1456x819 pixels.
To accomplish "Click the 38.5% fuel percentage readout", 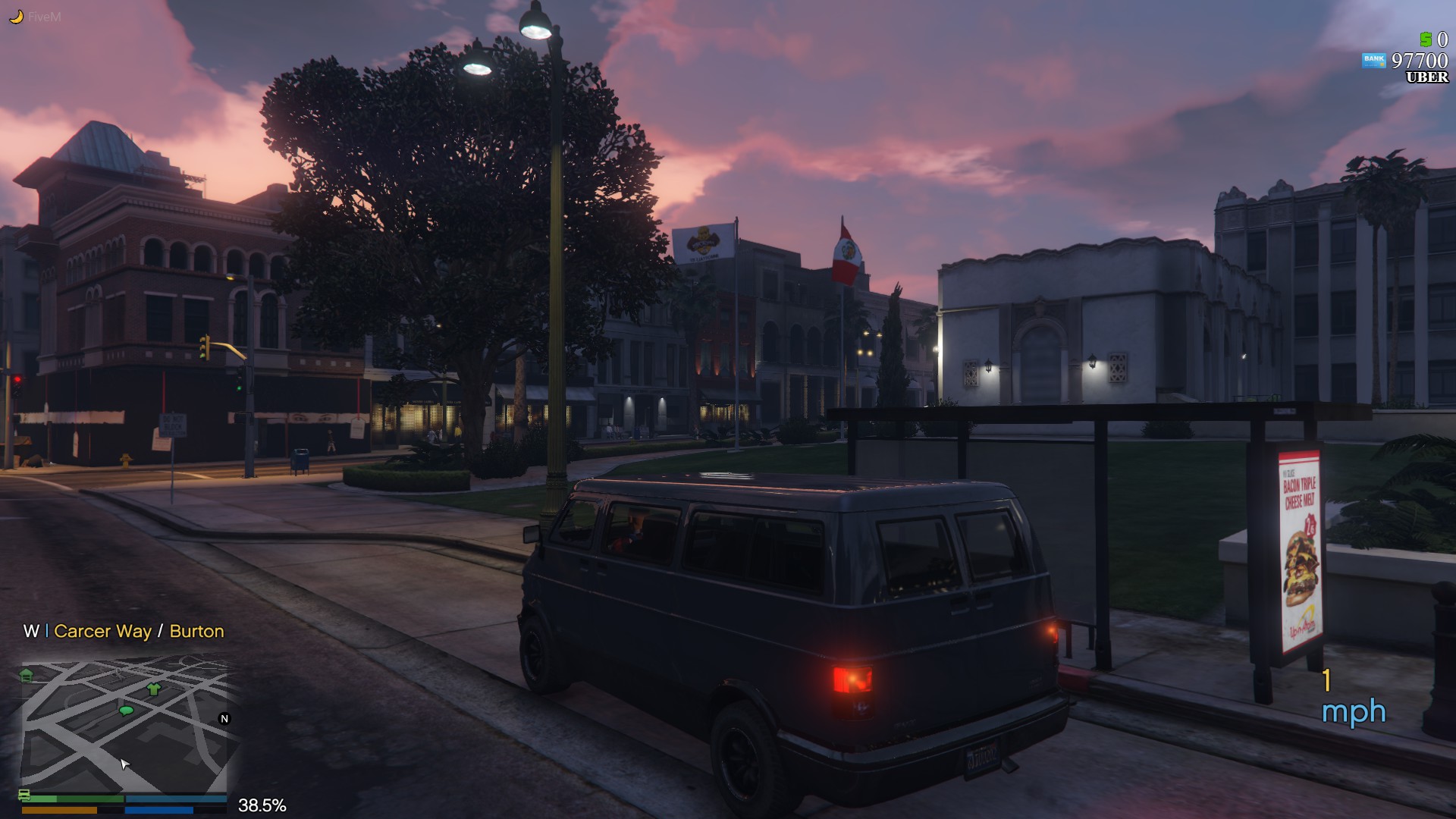I will pyautogui.click(x=262, y=805).
